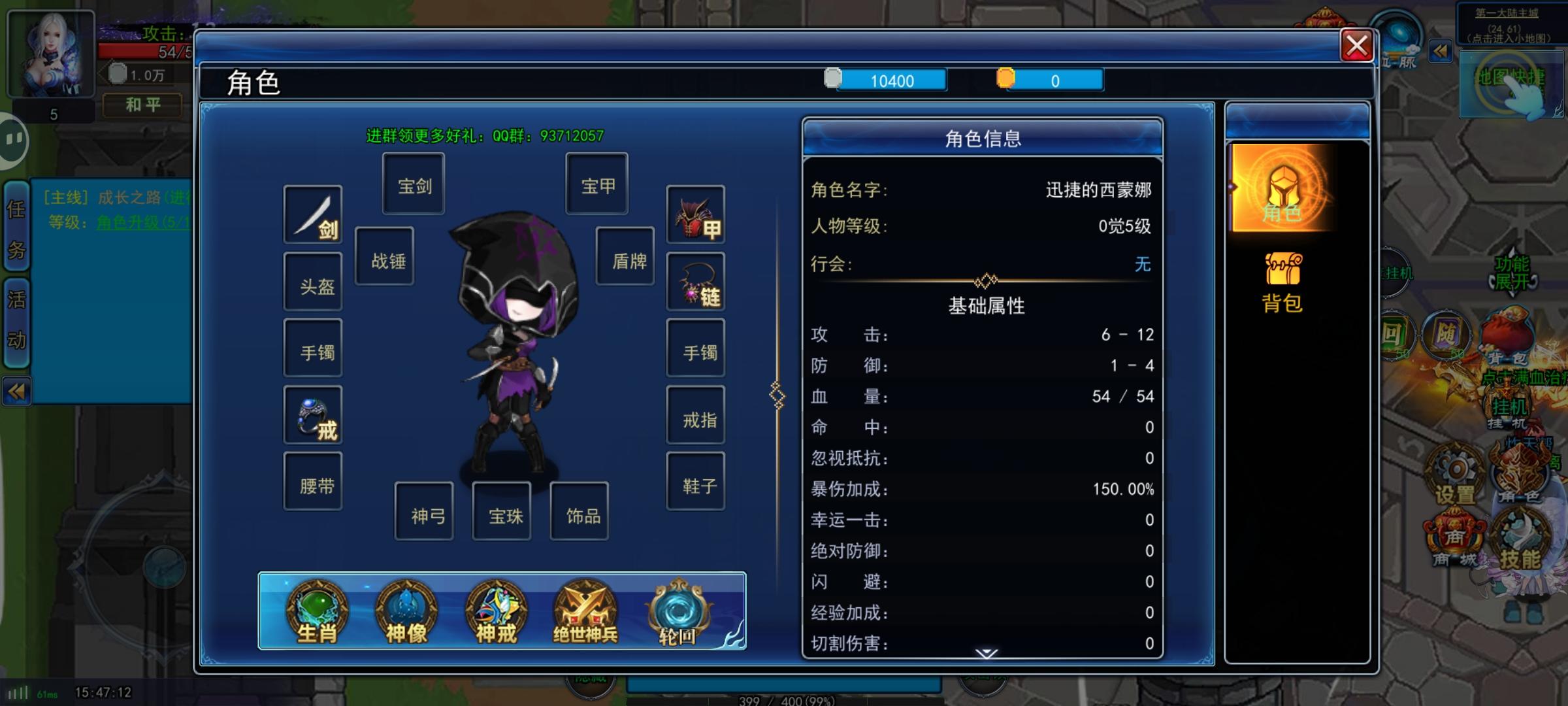Select the 神像 icon at the bottom
Screen dimensions: 1568x706
click(x=407, y=611)
